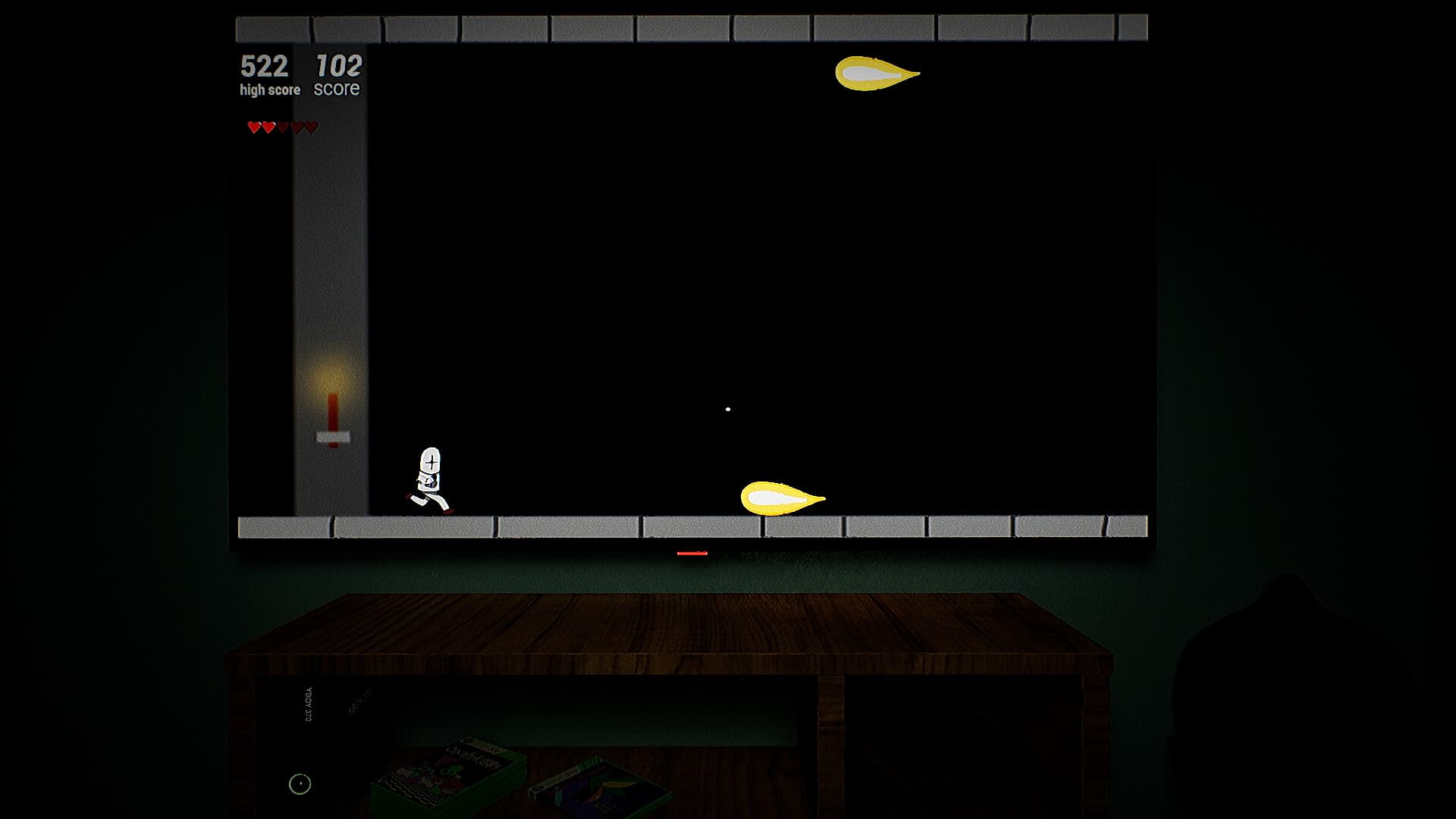Click the red standby light under the TV

click(691, 554)
